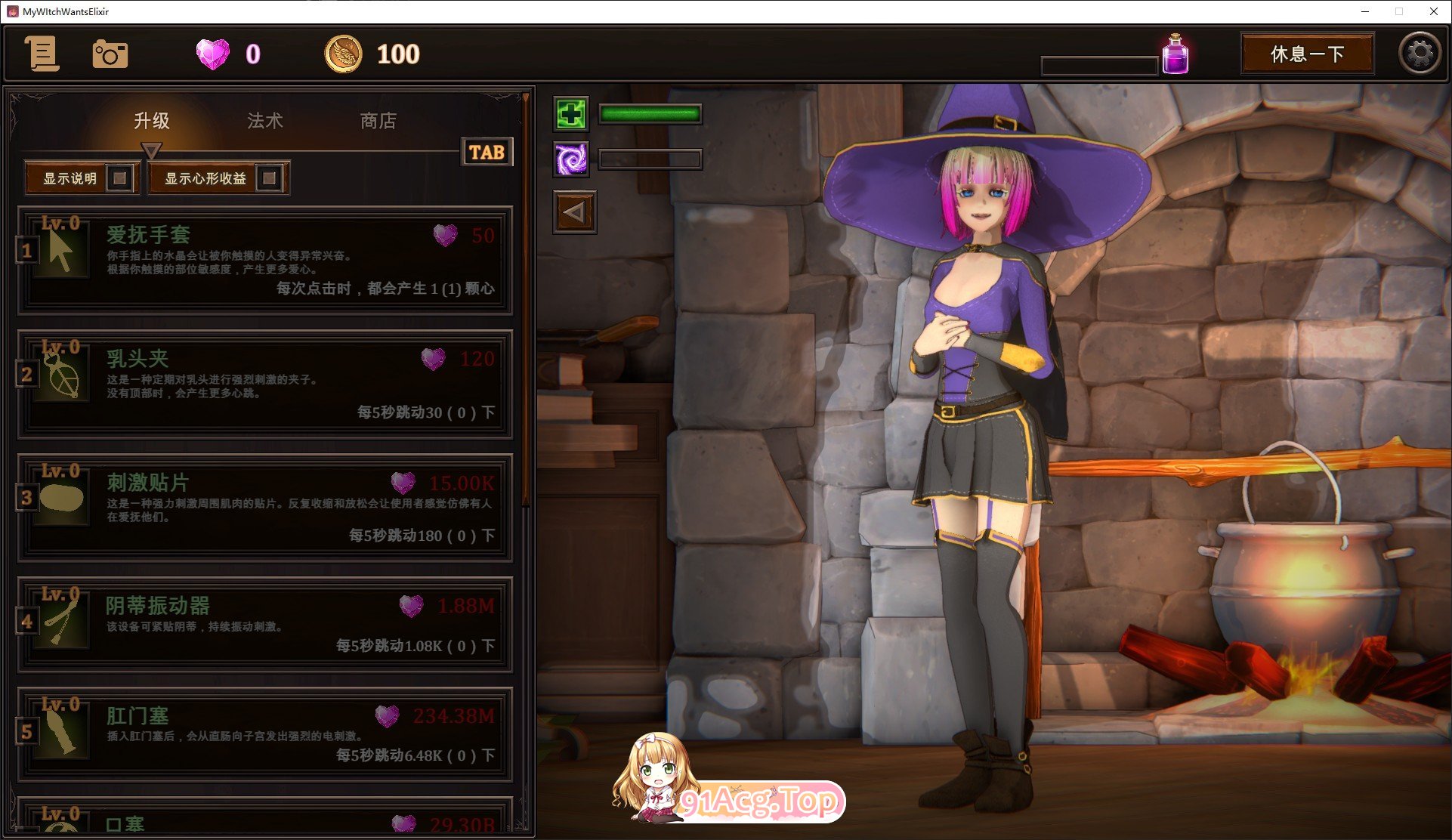Click the gold coin currency icon

(344, 54)
